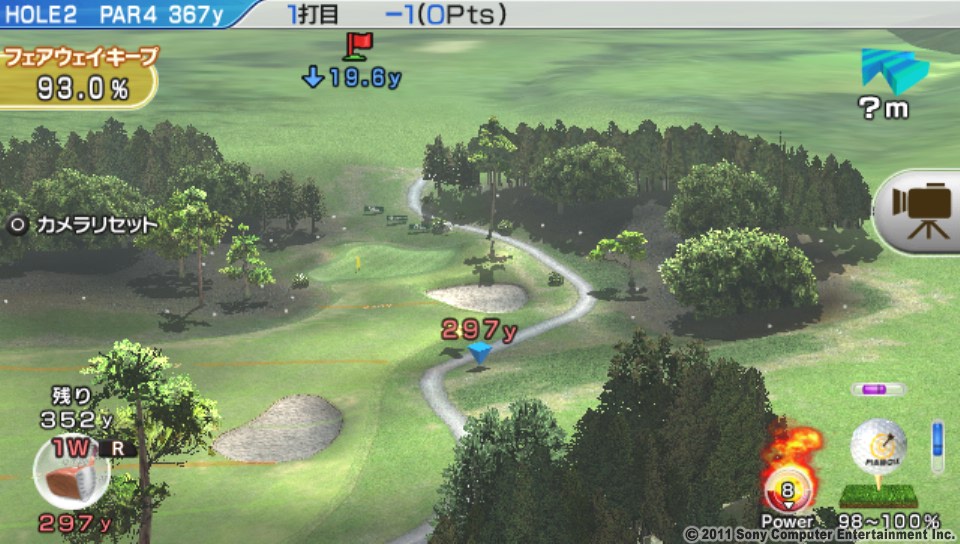
Task: Click the blue vertical gauge beside the ball
Action: [937, 447]
